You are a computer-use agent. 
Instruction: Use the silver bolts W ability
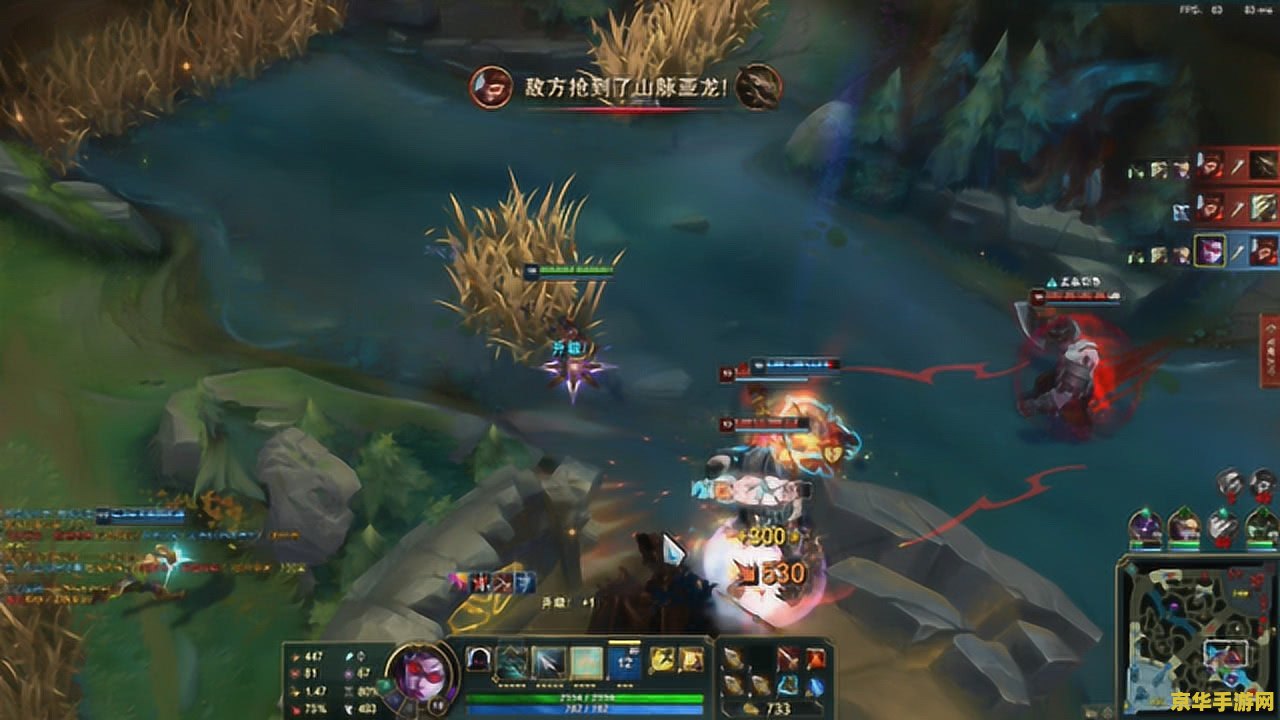tap(549, 661)
